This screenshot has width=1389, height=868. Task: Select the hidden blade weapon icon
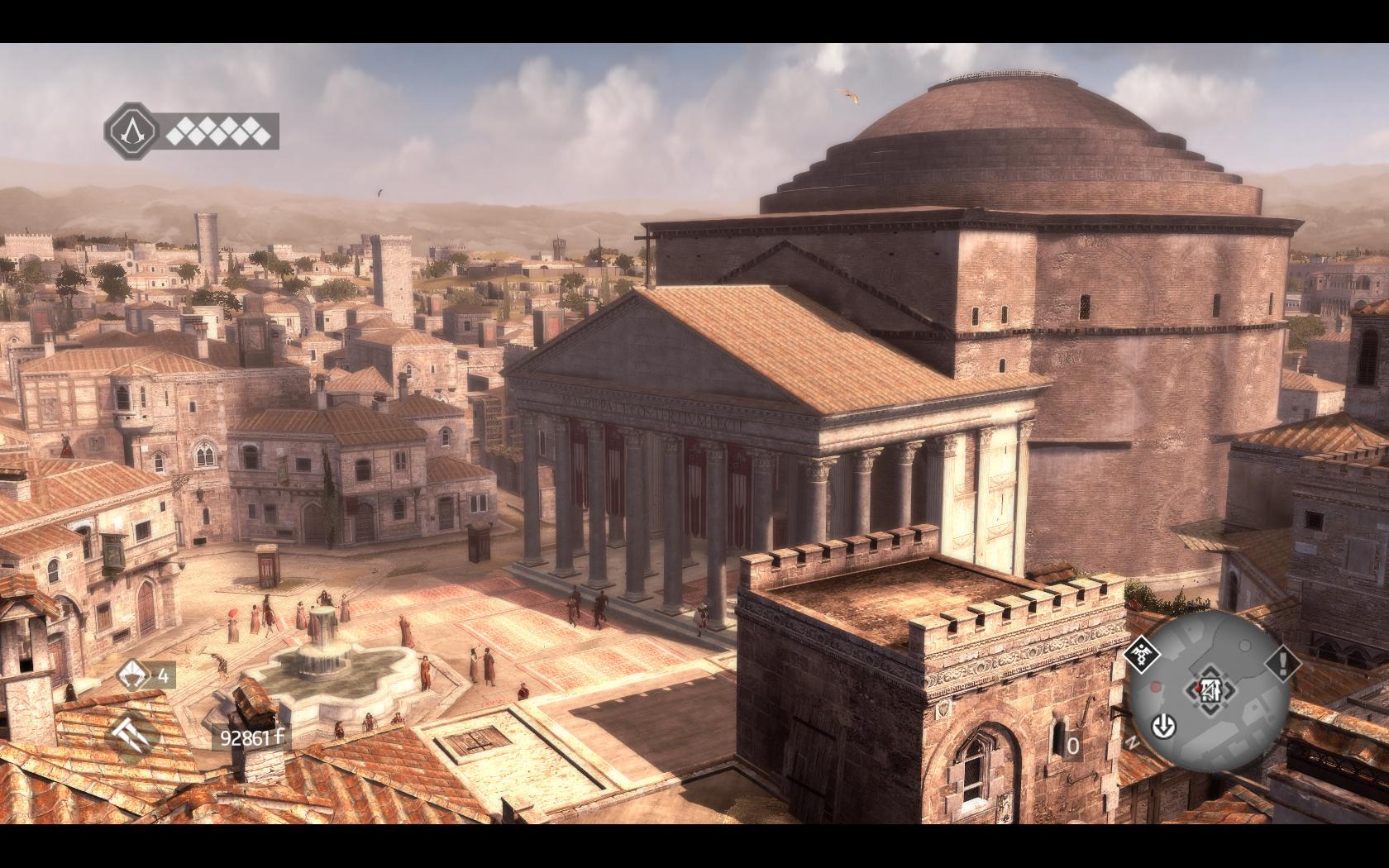[132, 730]
